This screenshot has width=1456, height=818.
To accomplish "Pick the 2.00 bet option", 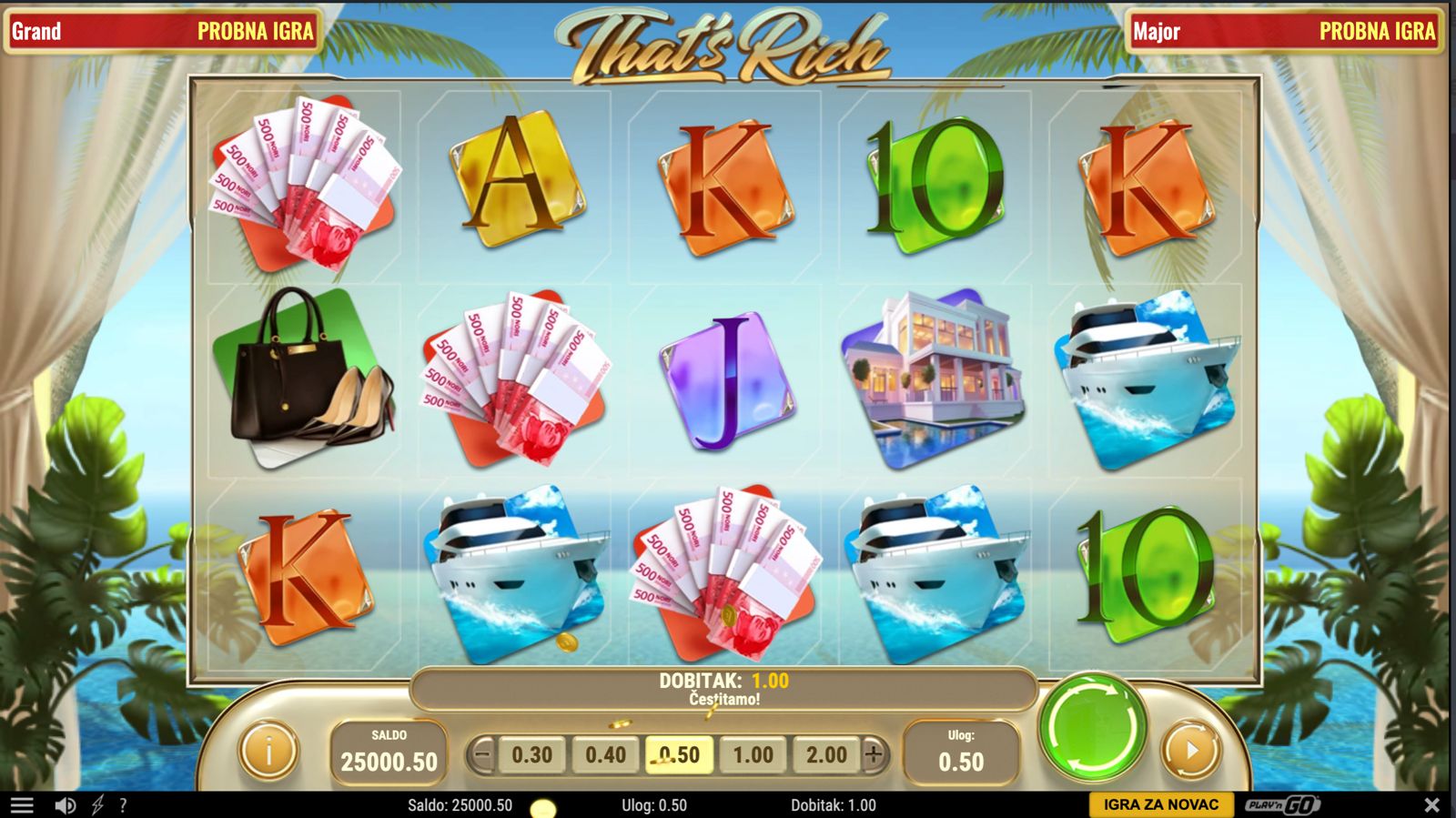I will tap(826, 755).
